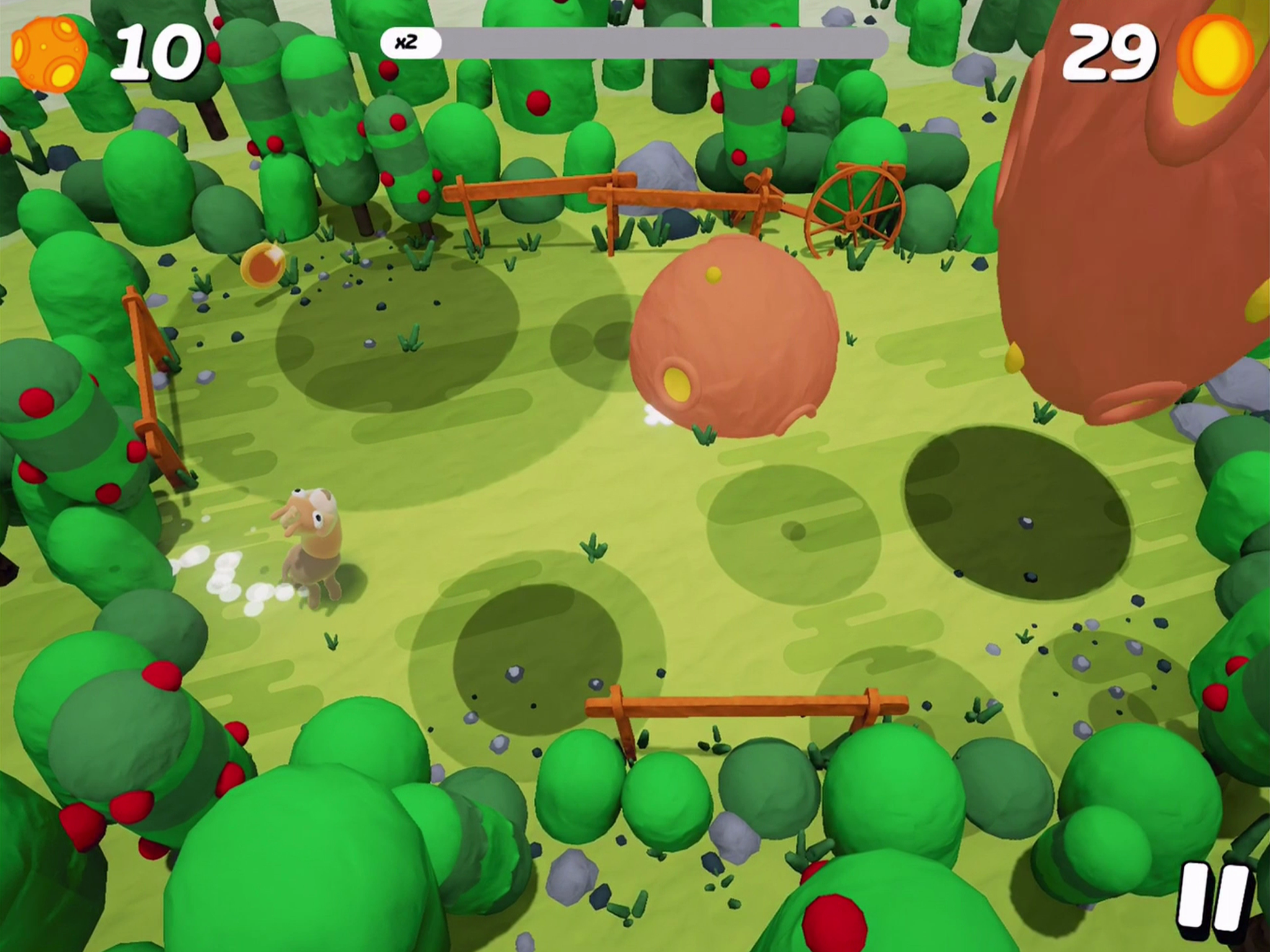Click the meteor counter reading 10

pyautogui.click(x=156, y=50)
